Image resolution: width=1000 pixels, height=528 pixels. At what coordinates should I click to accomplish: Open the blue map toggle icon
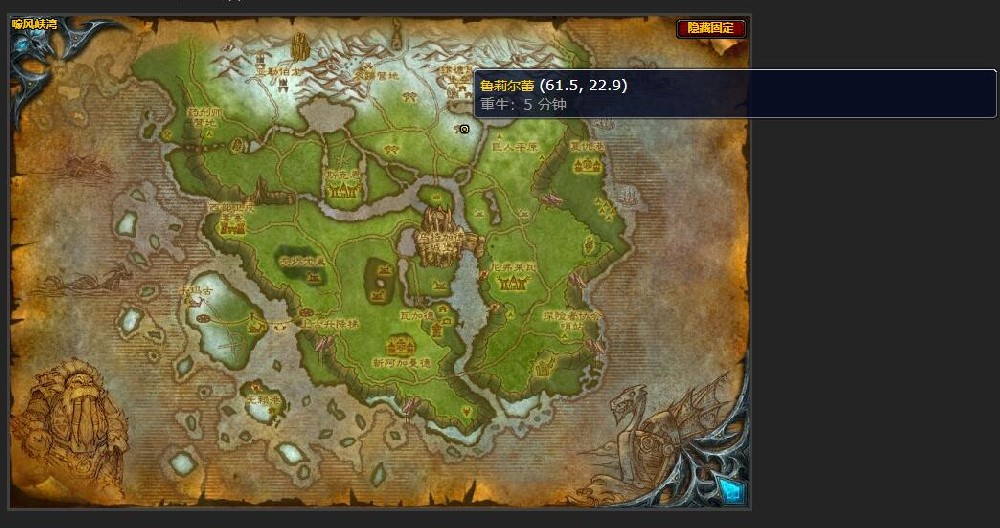click(x=731, y=491)
